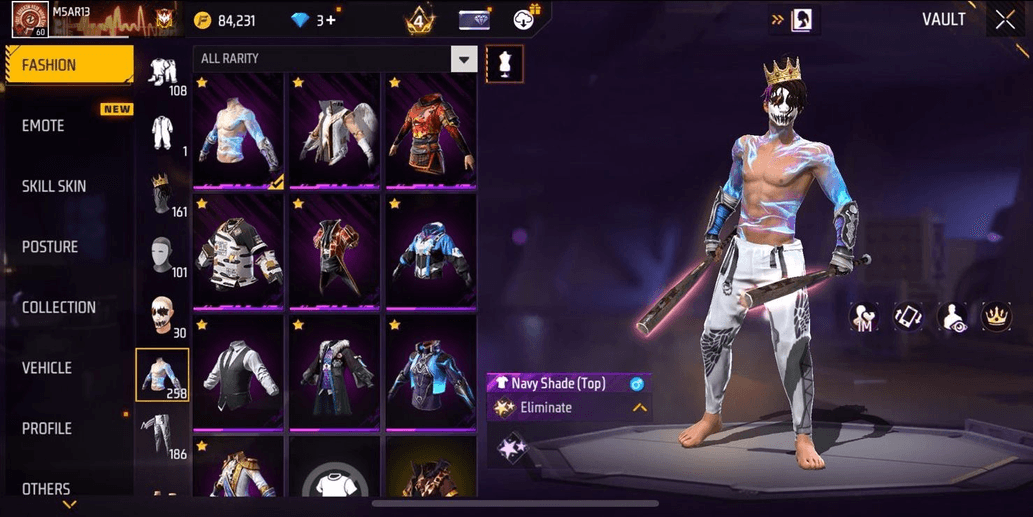This screenshot has height=517, width=1033.
Task: Toggle the mannequin preview button
Action: [x=504, y=64]
